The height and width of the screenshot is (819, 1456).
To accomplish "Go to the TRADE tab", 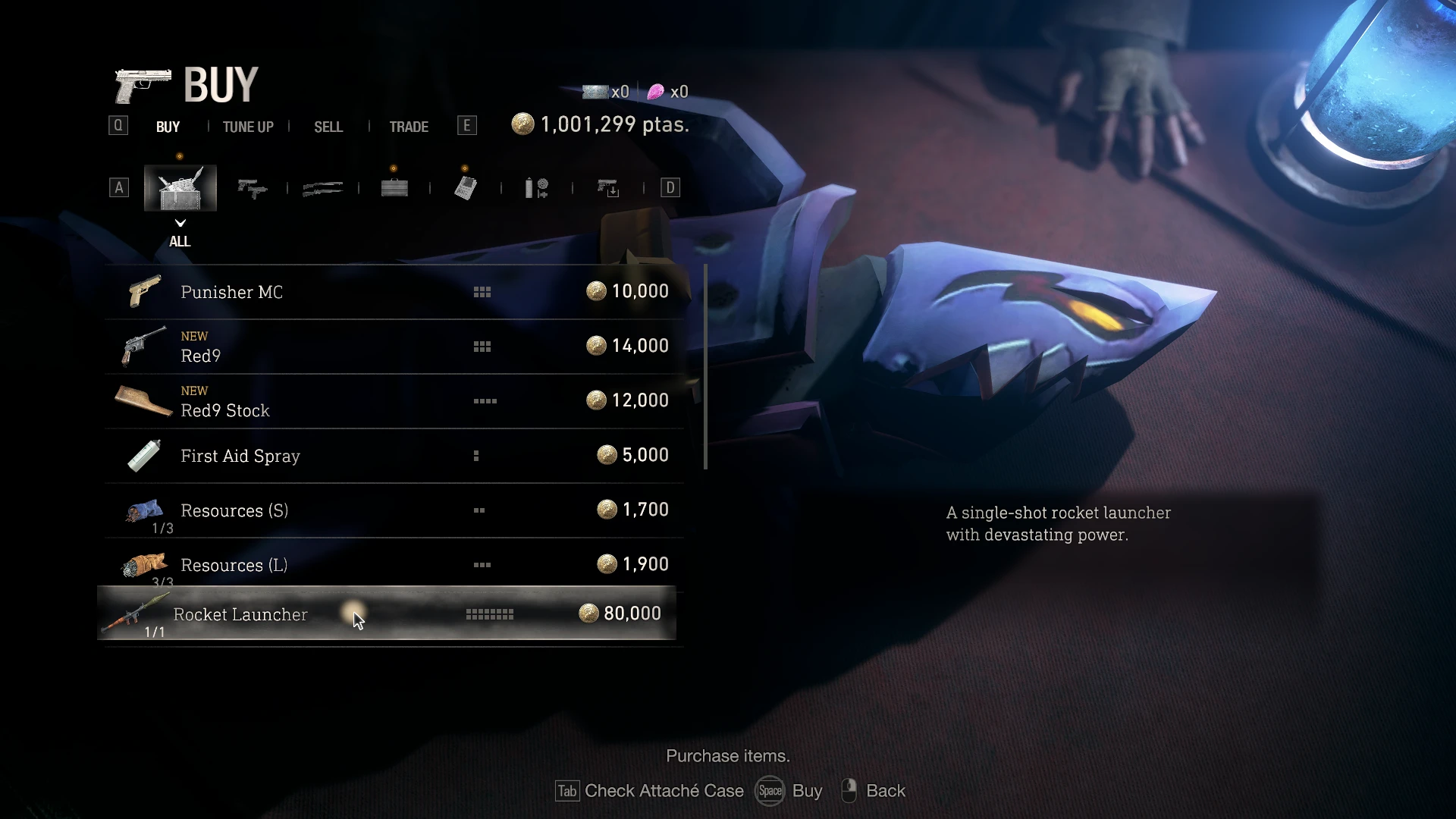I will pyautogui.click(x=409, y=127).
